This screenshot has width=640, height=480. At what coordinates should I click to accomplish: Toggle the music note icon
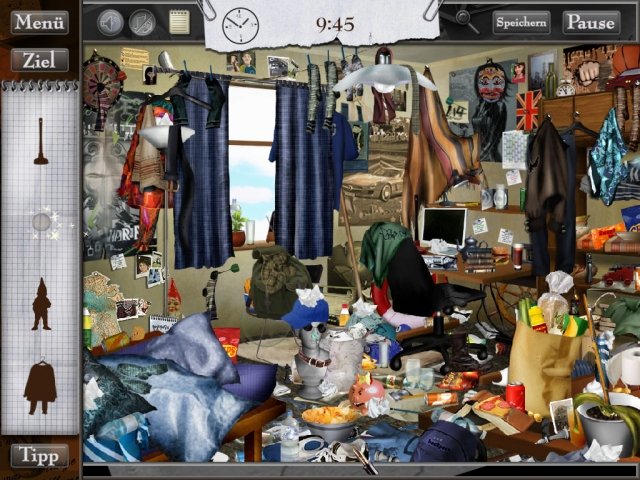[x=143, y=21]
